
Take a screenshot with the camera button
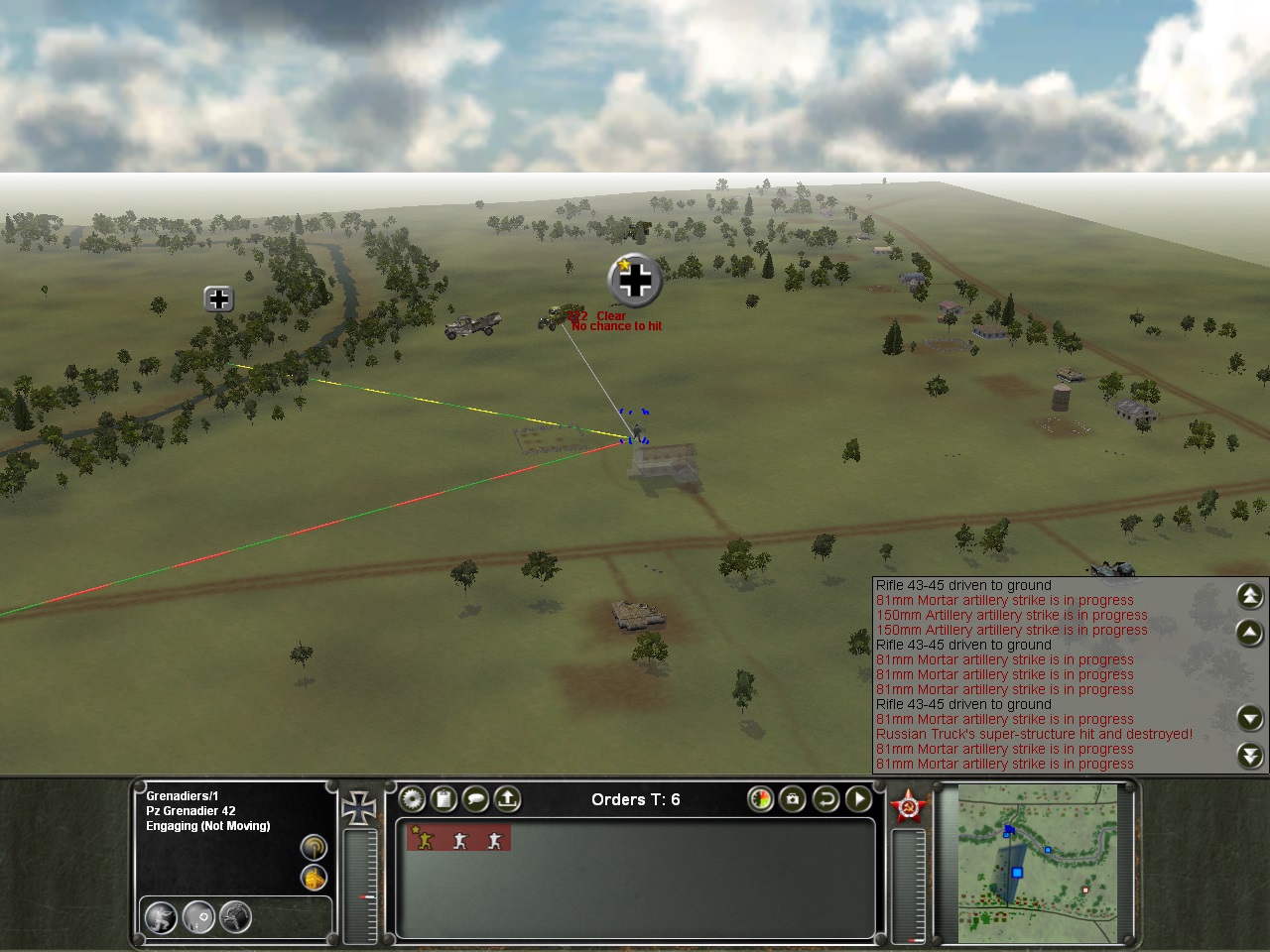[793, 798]
